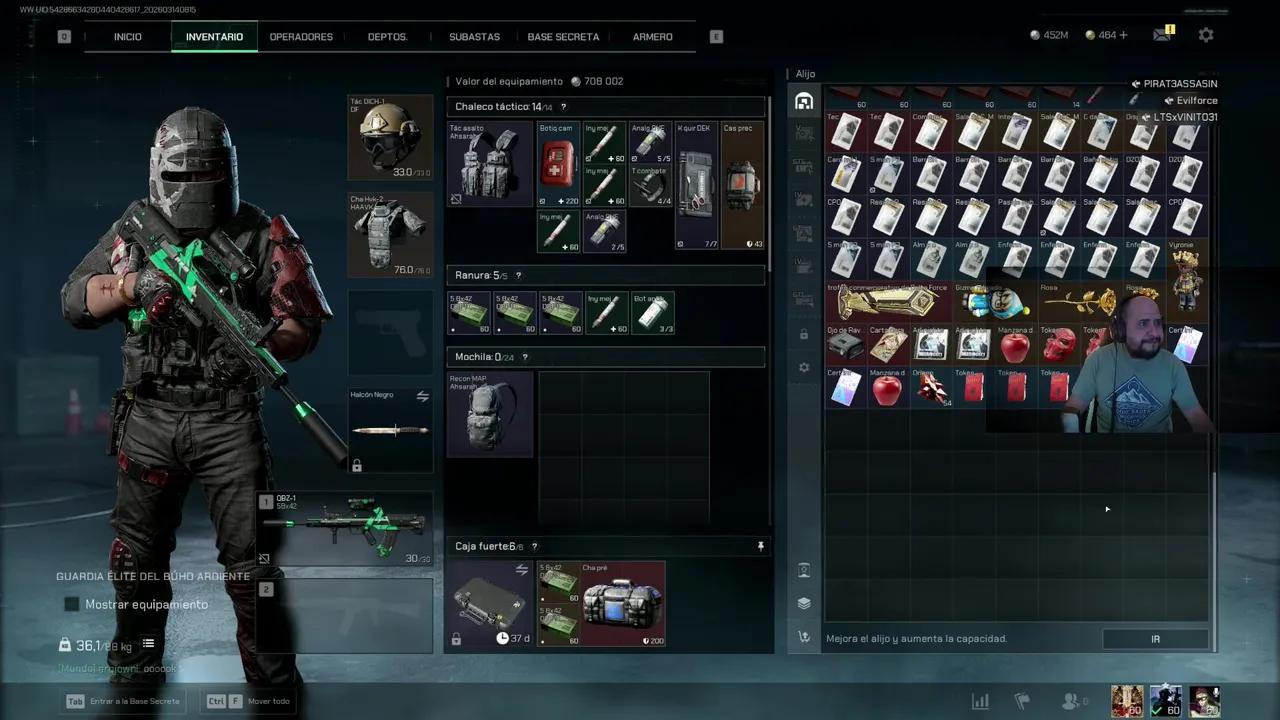Select the red medkit in tactical vest
This screenshot has width=1280, height=720.
click(558, 164)
